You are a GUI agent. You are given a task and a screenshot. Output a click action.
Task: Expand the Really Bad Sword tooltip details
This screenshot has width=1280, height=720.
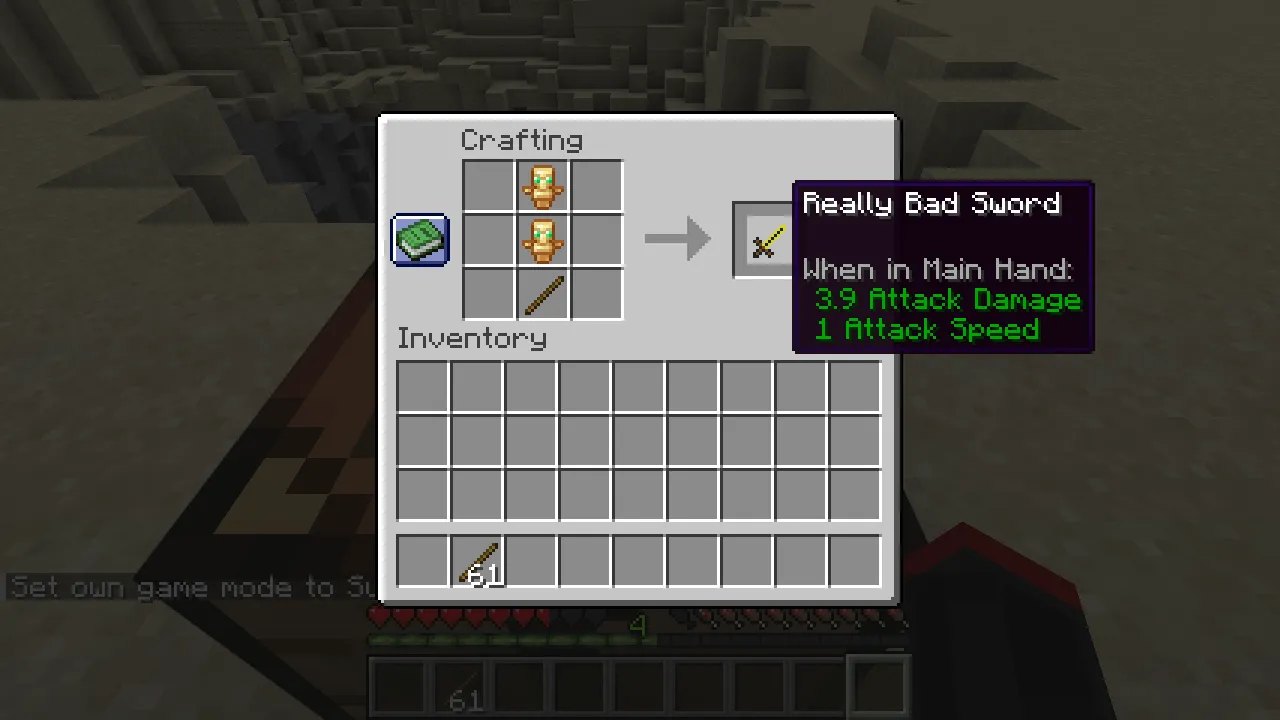point(931,204)
